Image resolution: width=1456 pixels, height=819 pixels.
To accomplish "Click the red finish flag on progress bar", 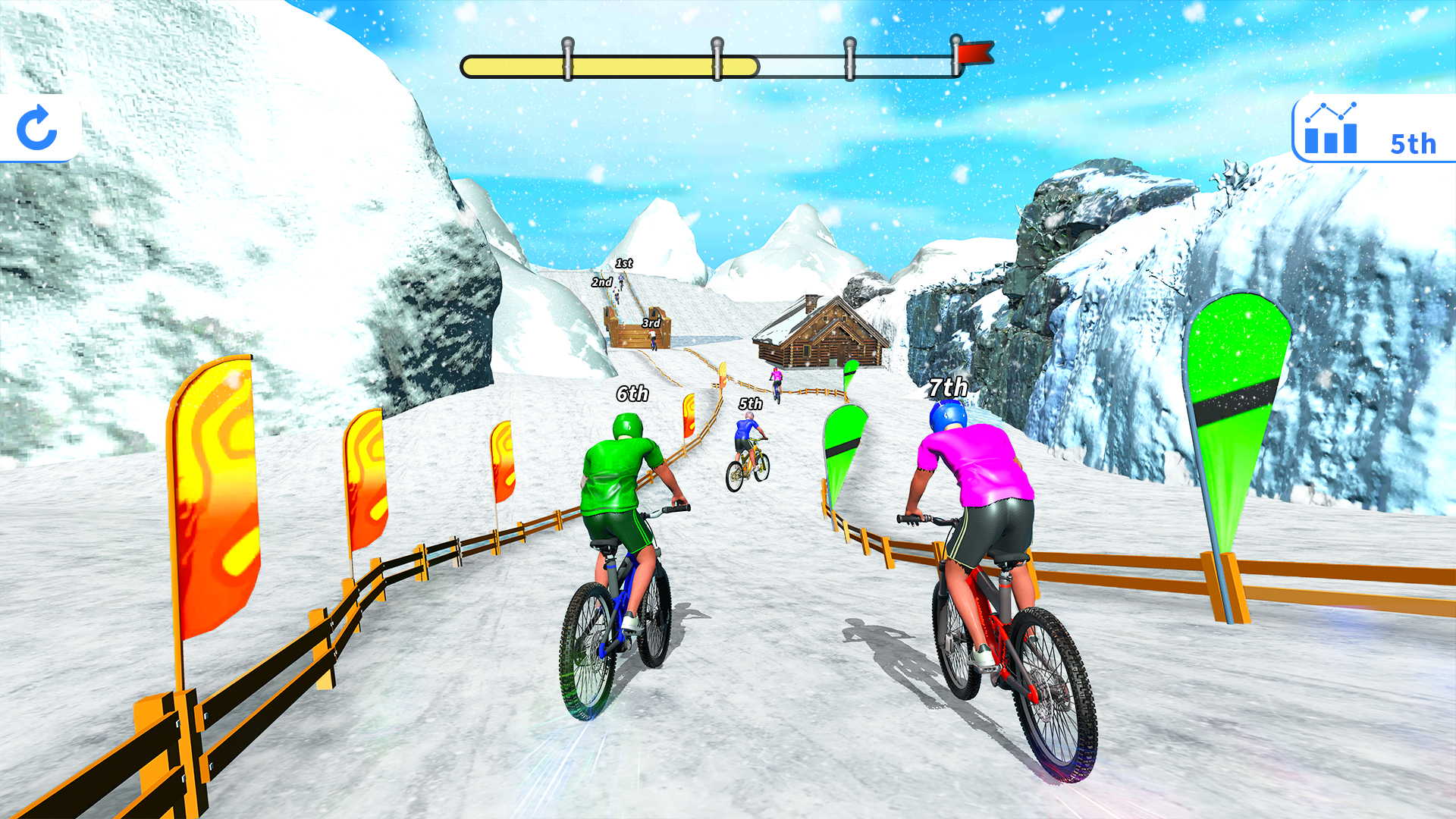I will 973,52.
